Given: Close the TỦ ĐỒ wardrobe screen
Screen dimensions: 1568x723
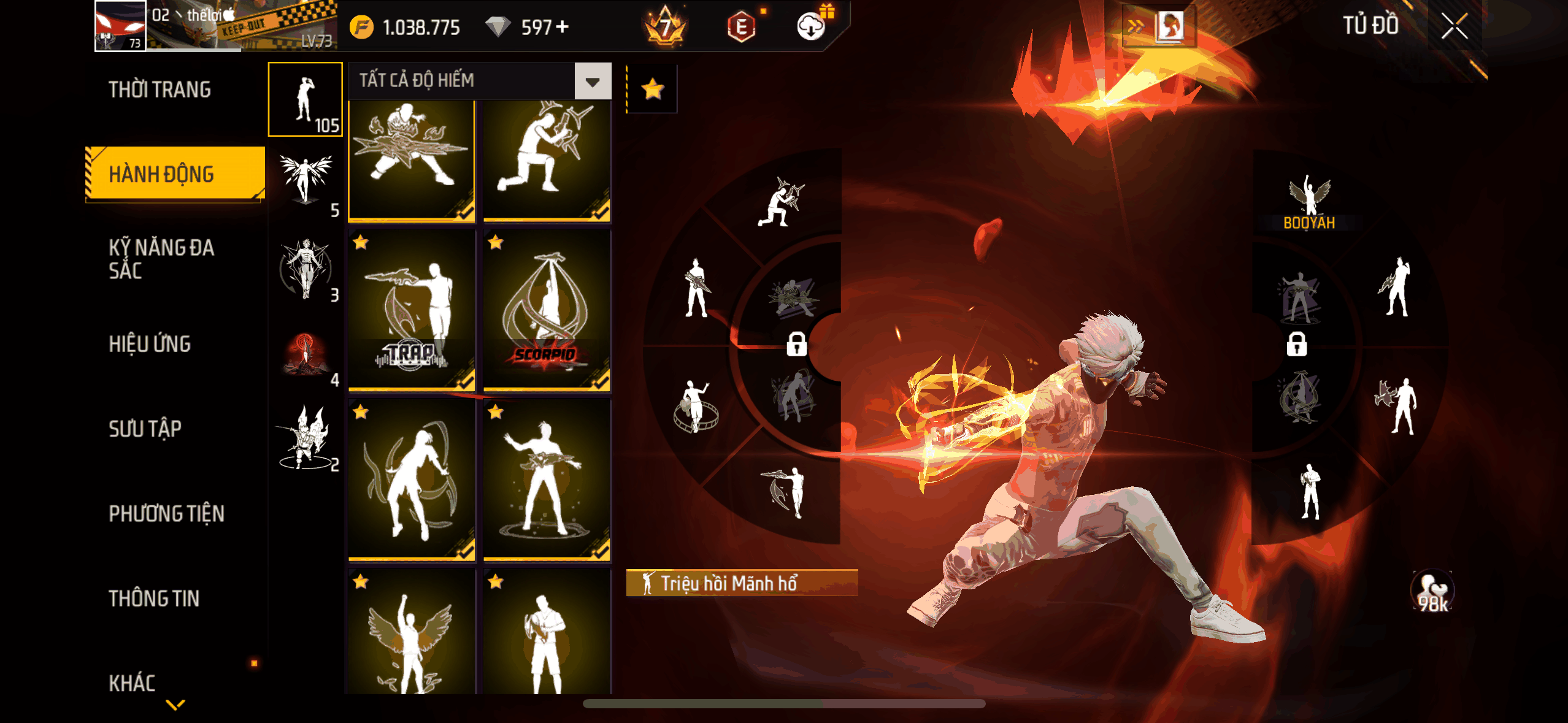Looking at the screenshot, I should pyautogui.click(x=1454, y=27).
